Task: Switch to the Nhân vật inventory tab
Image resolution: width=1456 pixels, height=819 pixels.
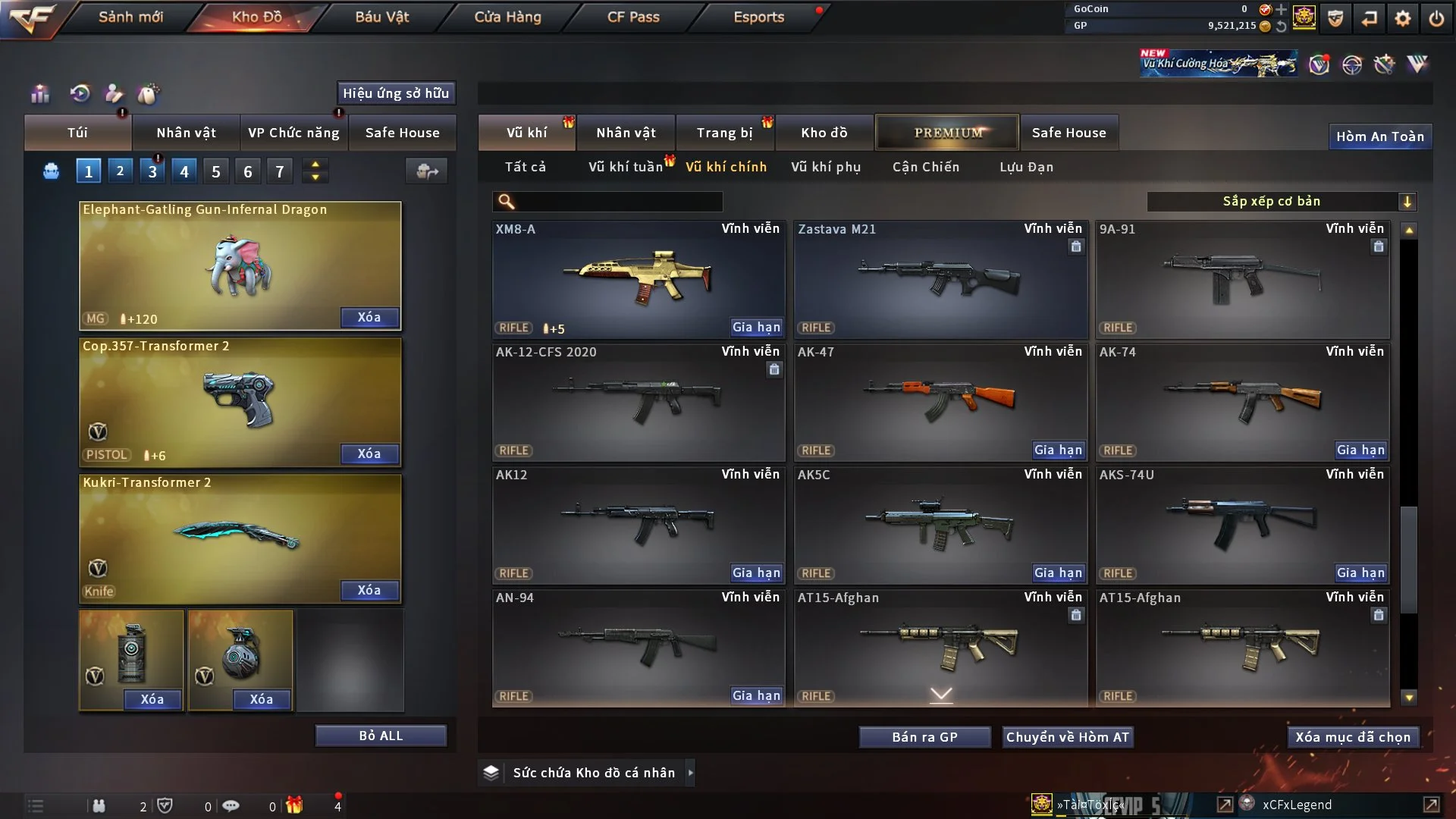Action: coord(626,133)
